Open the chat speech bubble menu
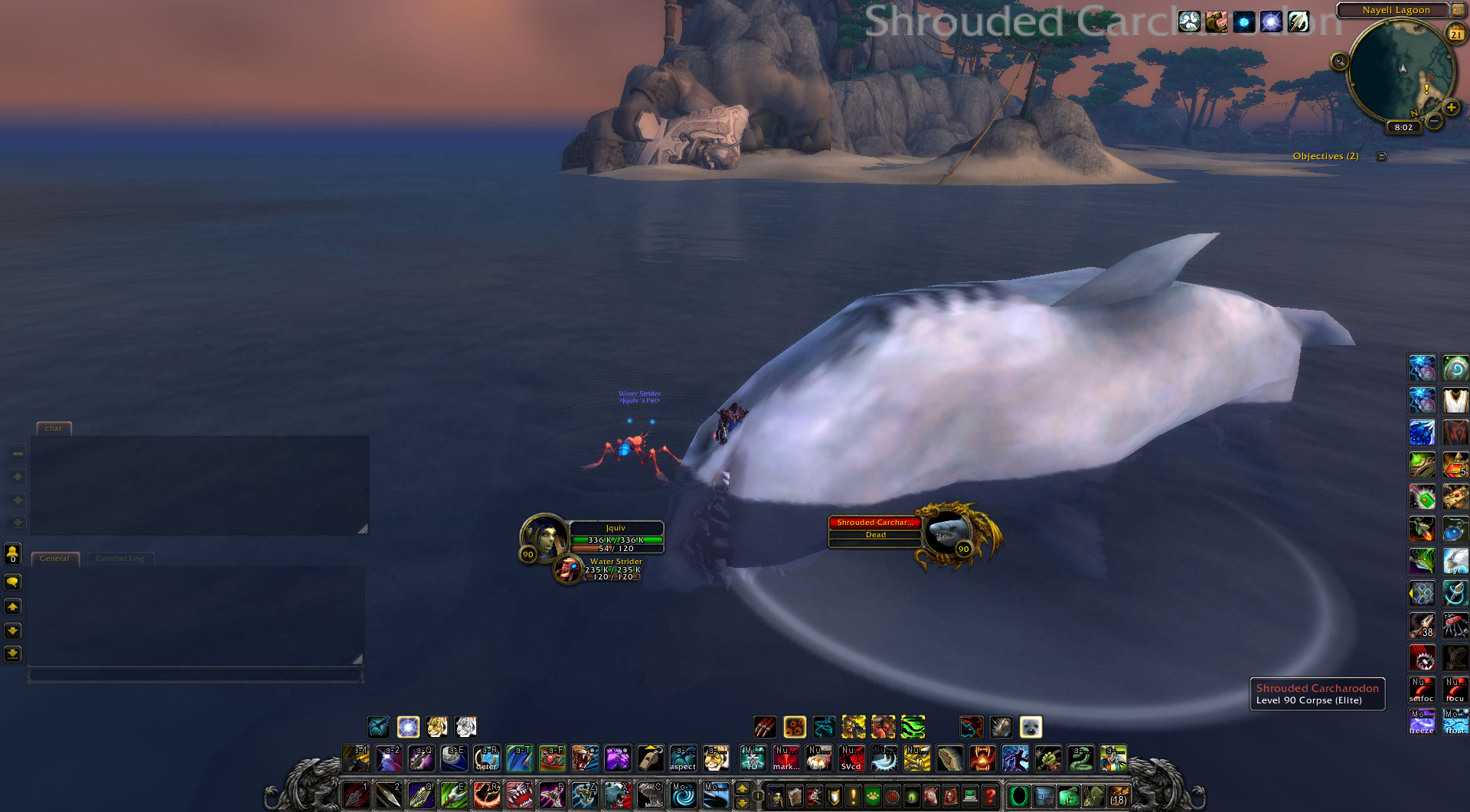The height and width of the screenshot is (812, 1470). [x=12, y=582]
